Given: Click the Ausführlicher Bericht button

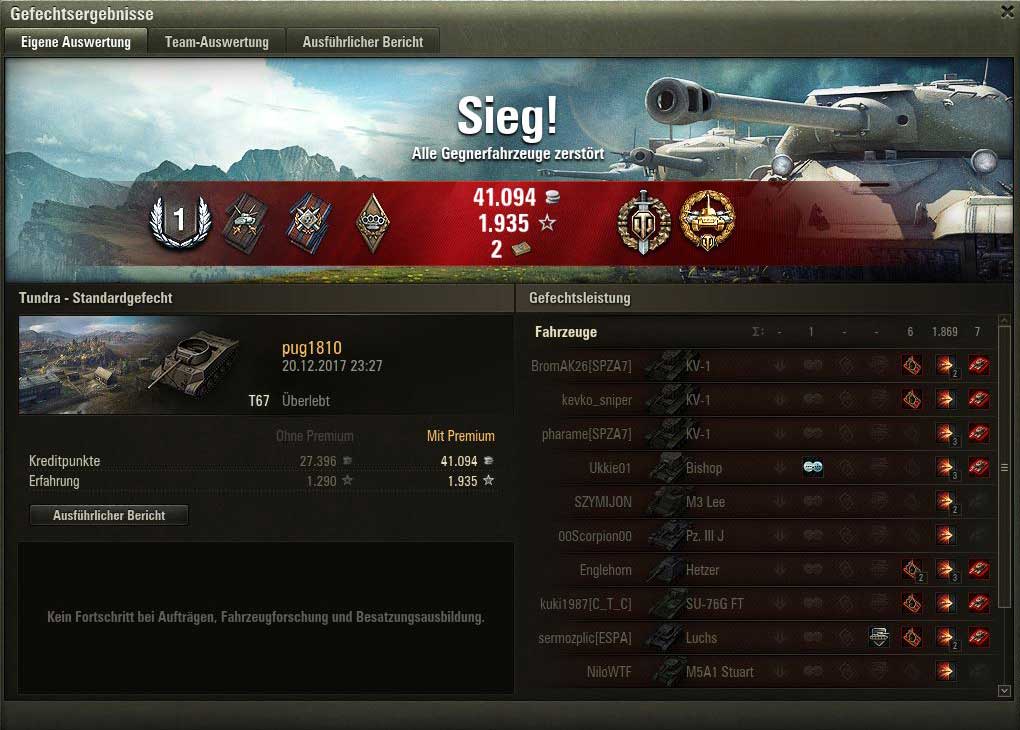Looking at the screenshot, I should coord(109,515).
